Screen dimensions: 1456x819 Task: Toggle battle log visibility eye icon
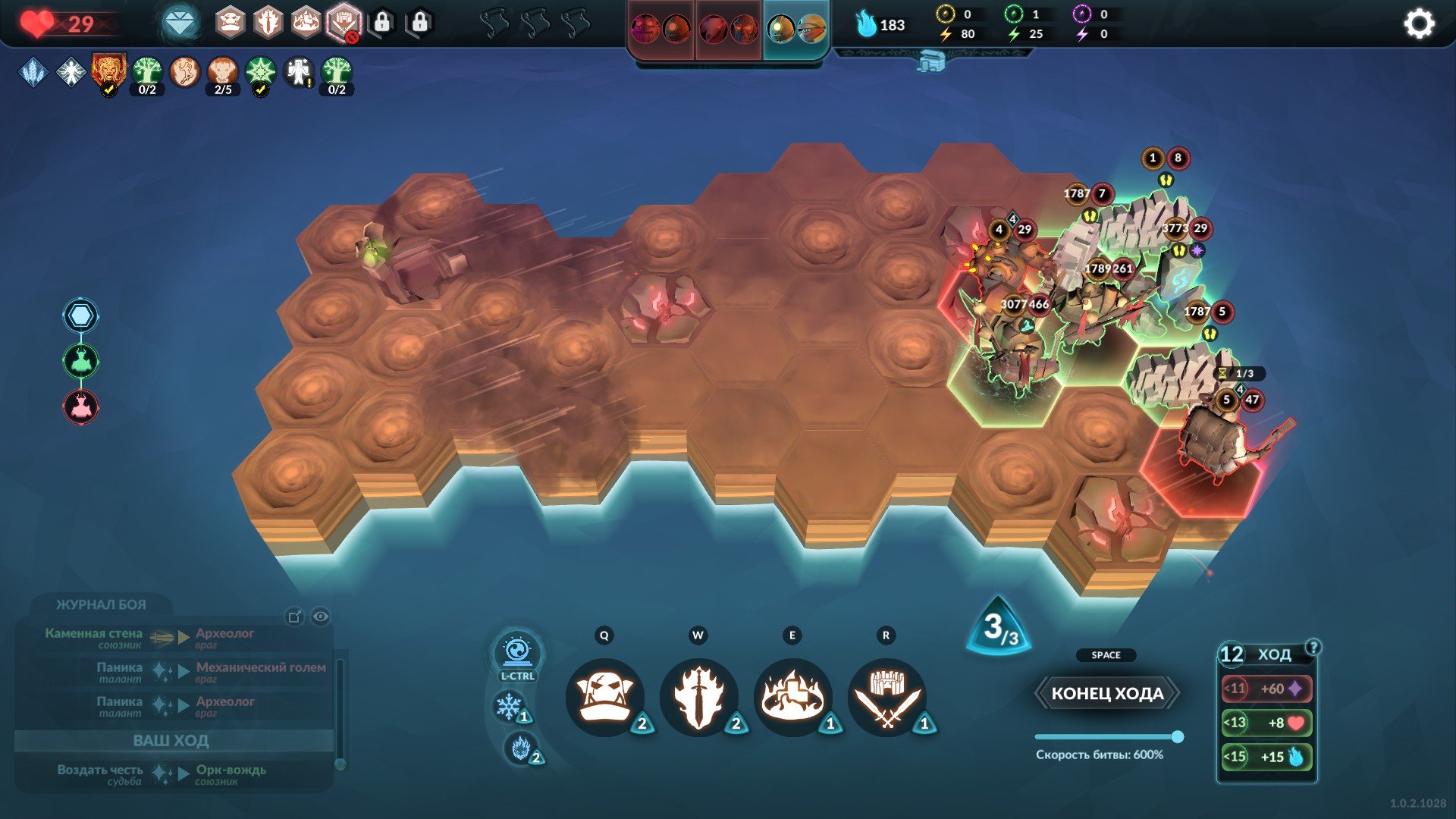click(321, 617)
